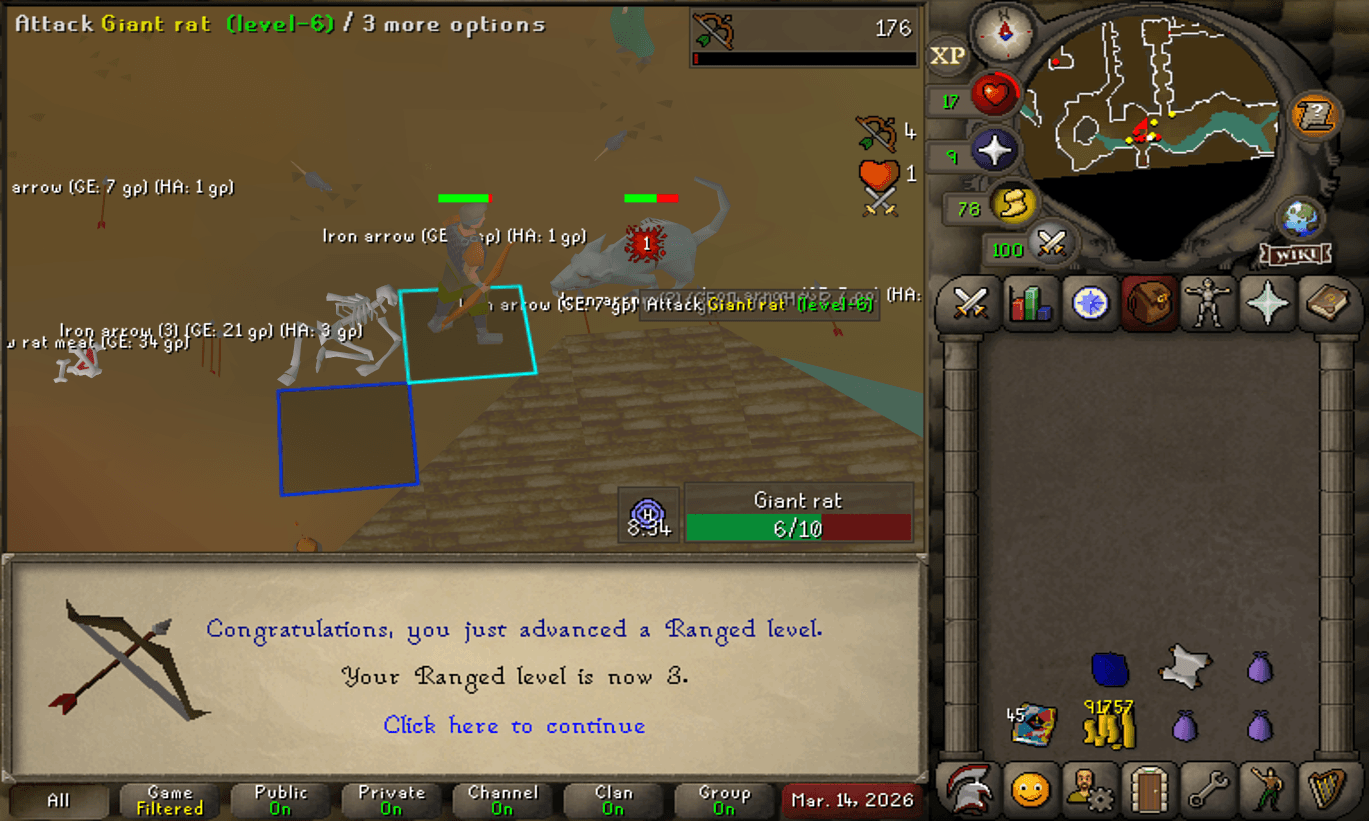The width and height of the screenshot is (1369, 821).
Task: Open the Emotes tab
Action: 1268,790
